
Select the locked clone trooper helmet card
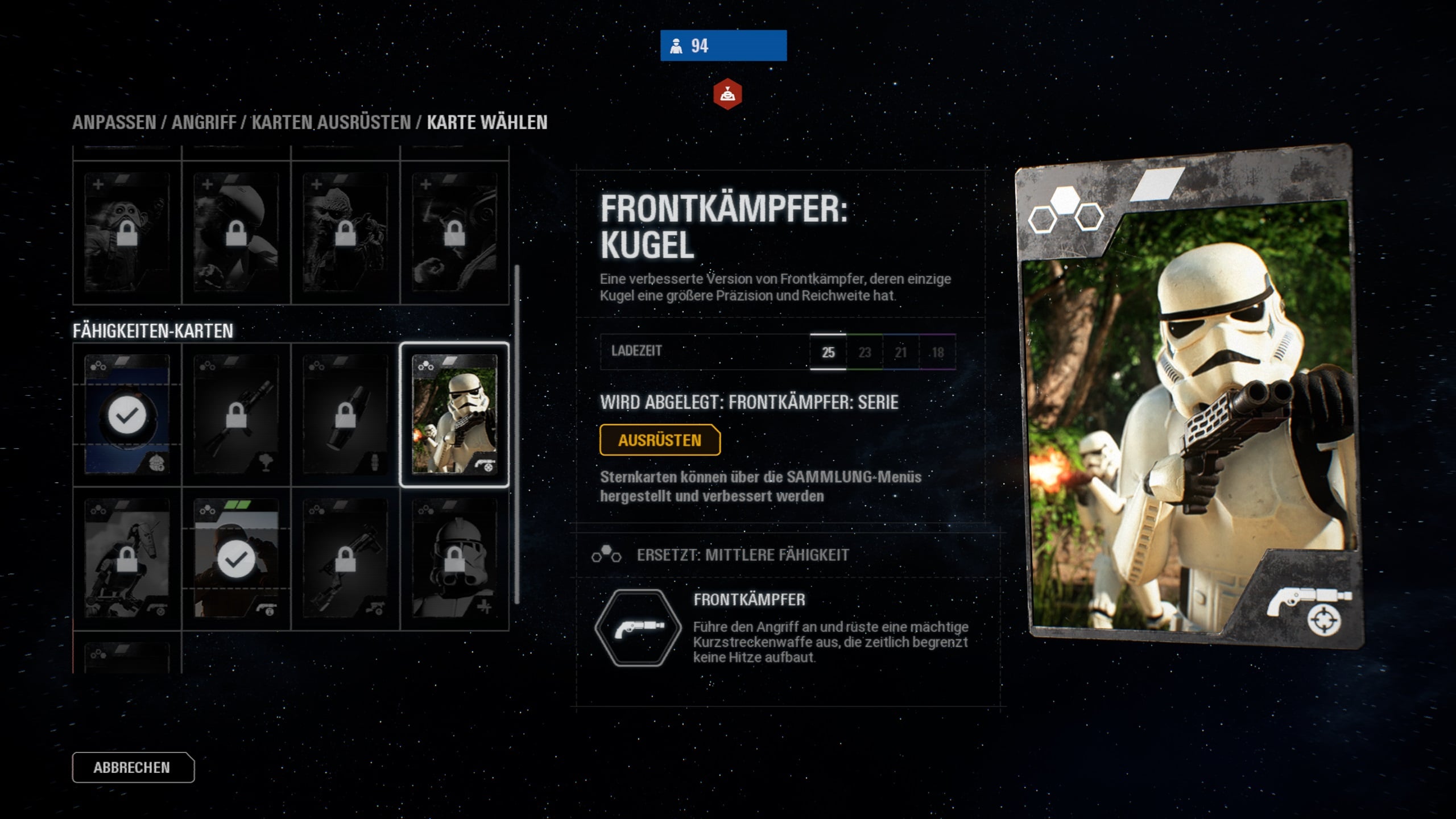tap(454, 559)
